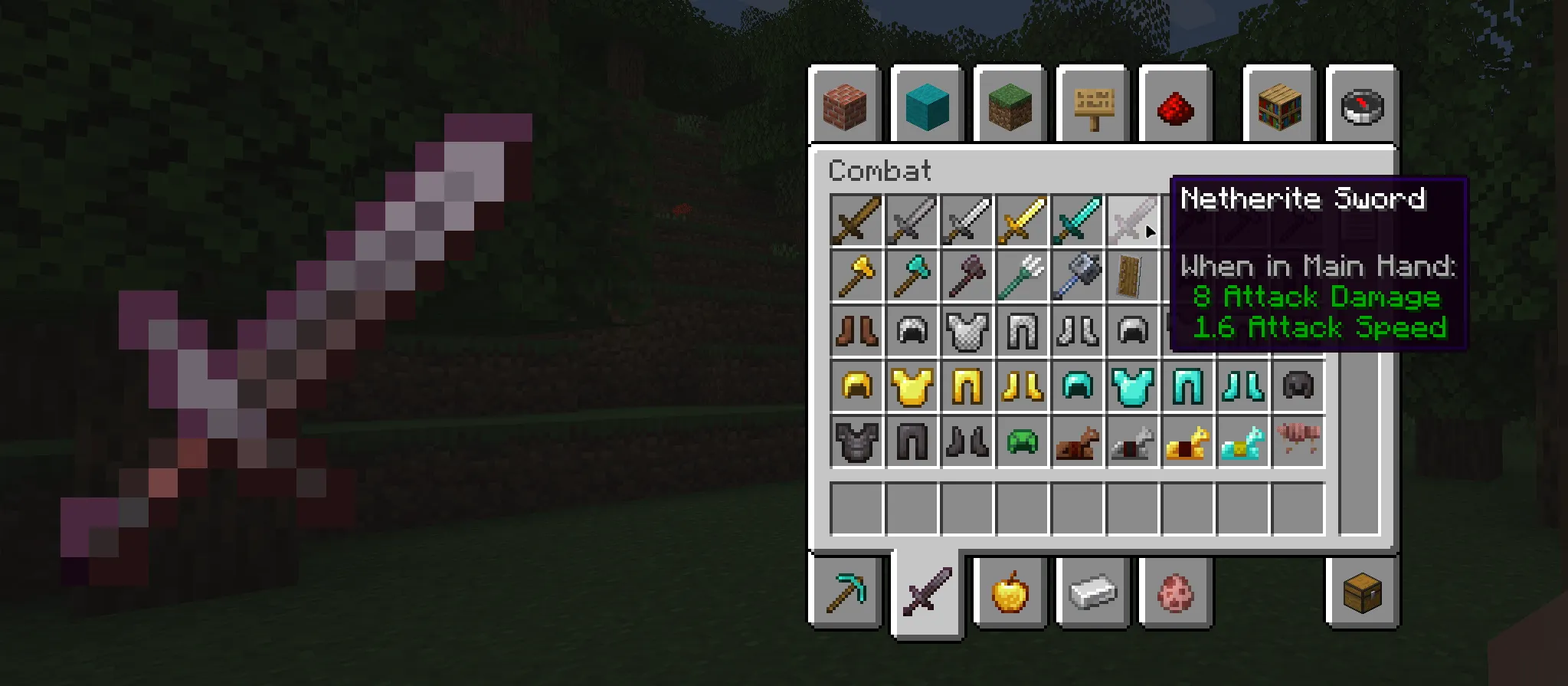This screenshot has height=686, width=1568.
Task: Pick up the golden sword
Action: 1022,220
